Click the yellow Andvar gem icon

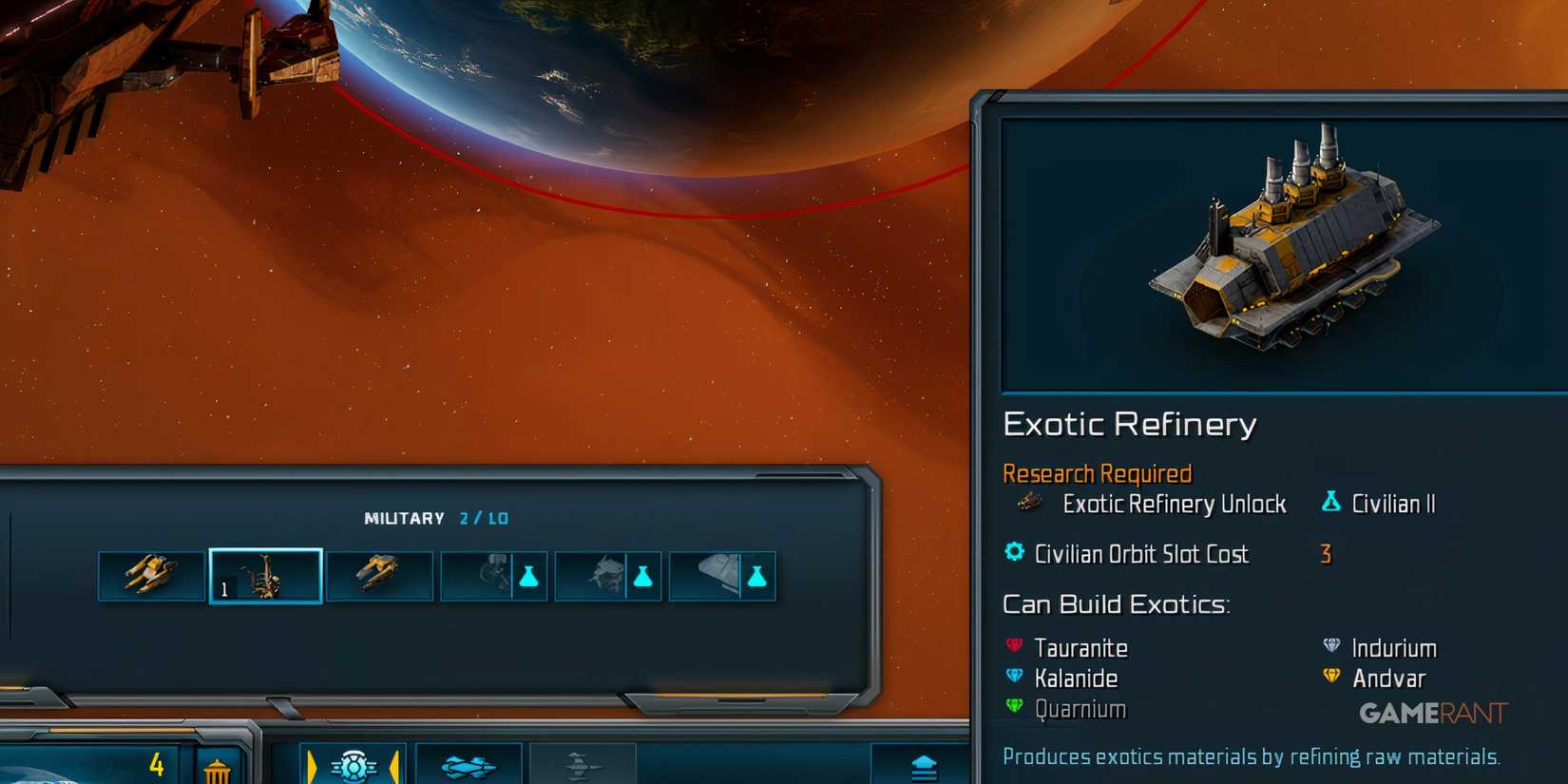click(1331, 678)
